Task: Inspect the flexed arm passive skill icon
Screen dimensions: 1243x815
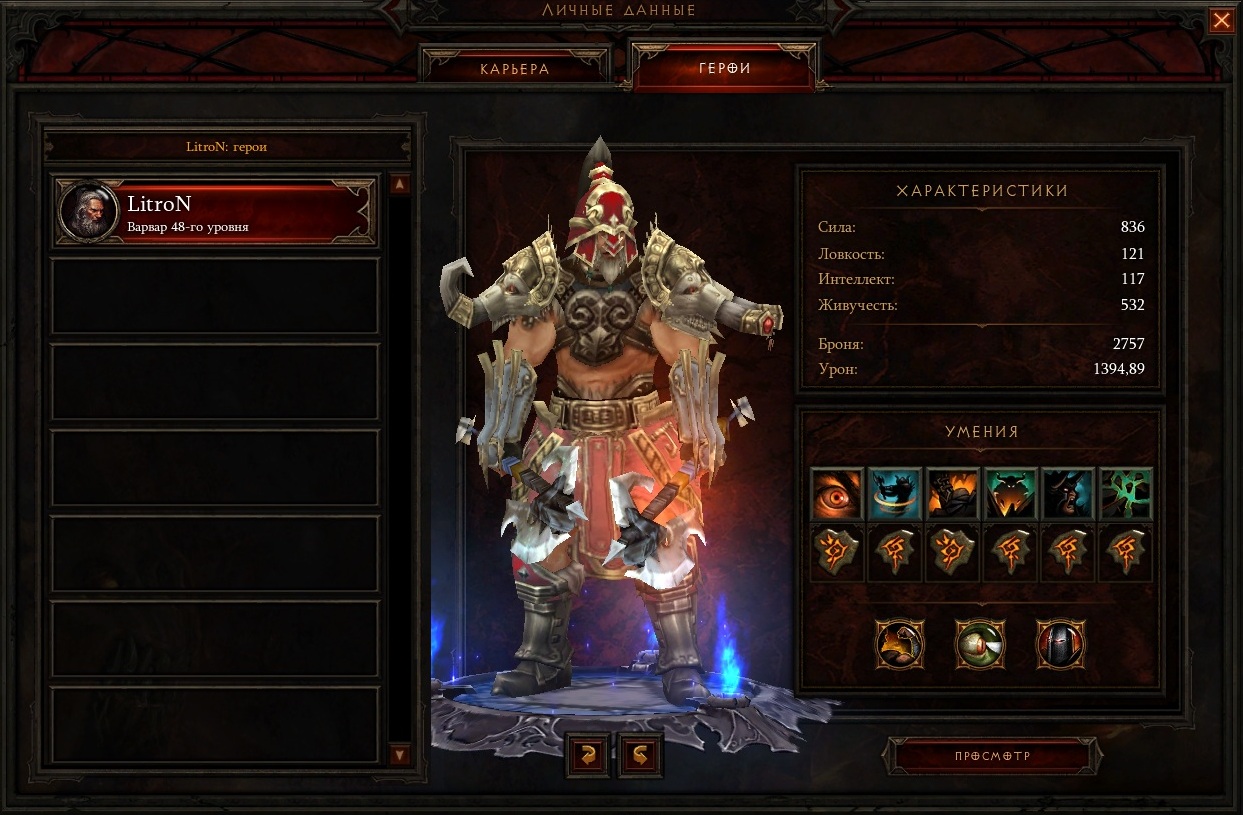Action: (900, 644)
